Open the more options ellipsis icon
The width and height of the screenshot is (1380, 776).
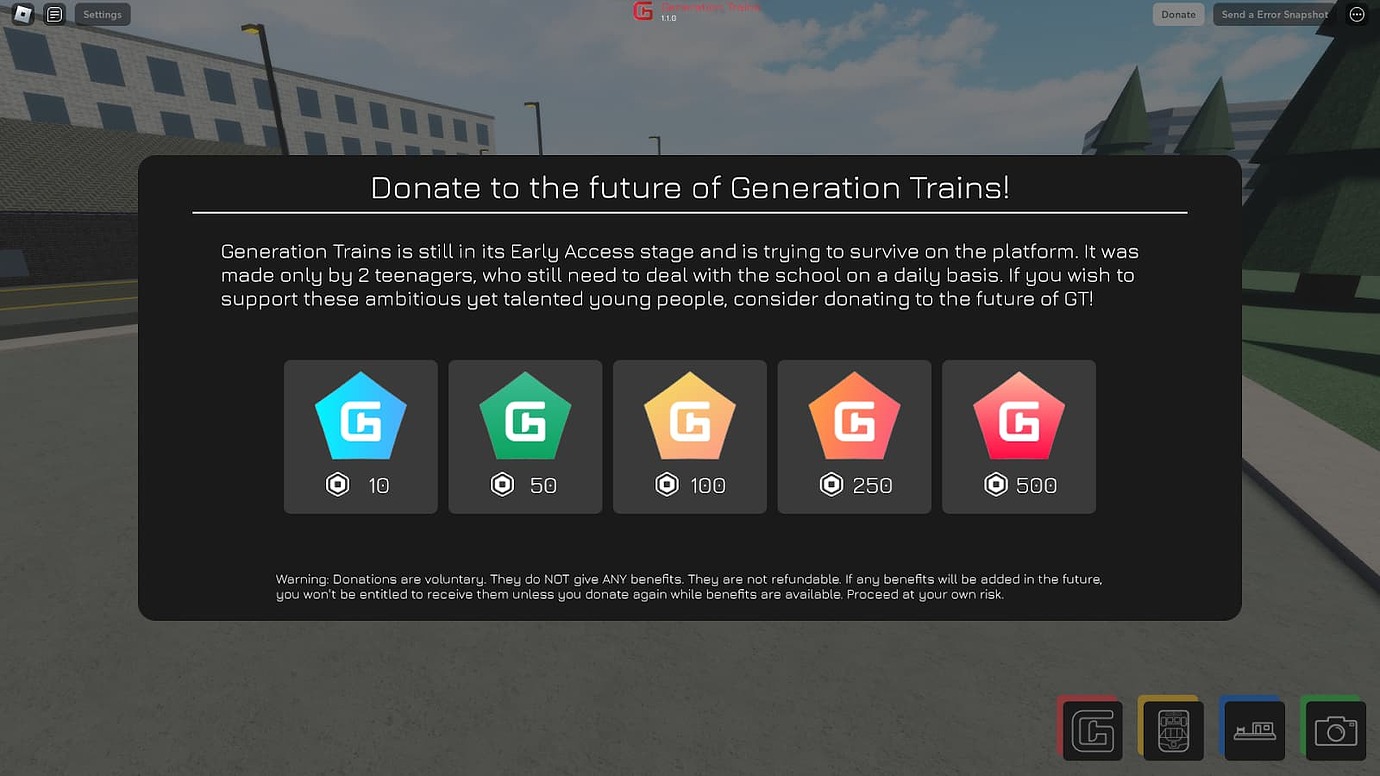(x=1356, y=14)
